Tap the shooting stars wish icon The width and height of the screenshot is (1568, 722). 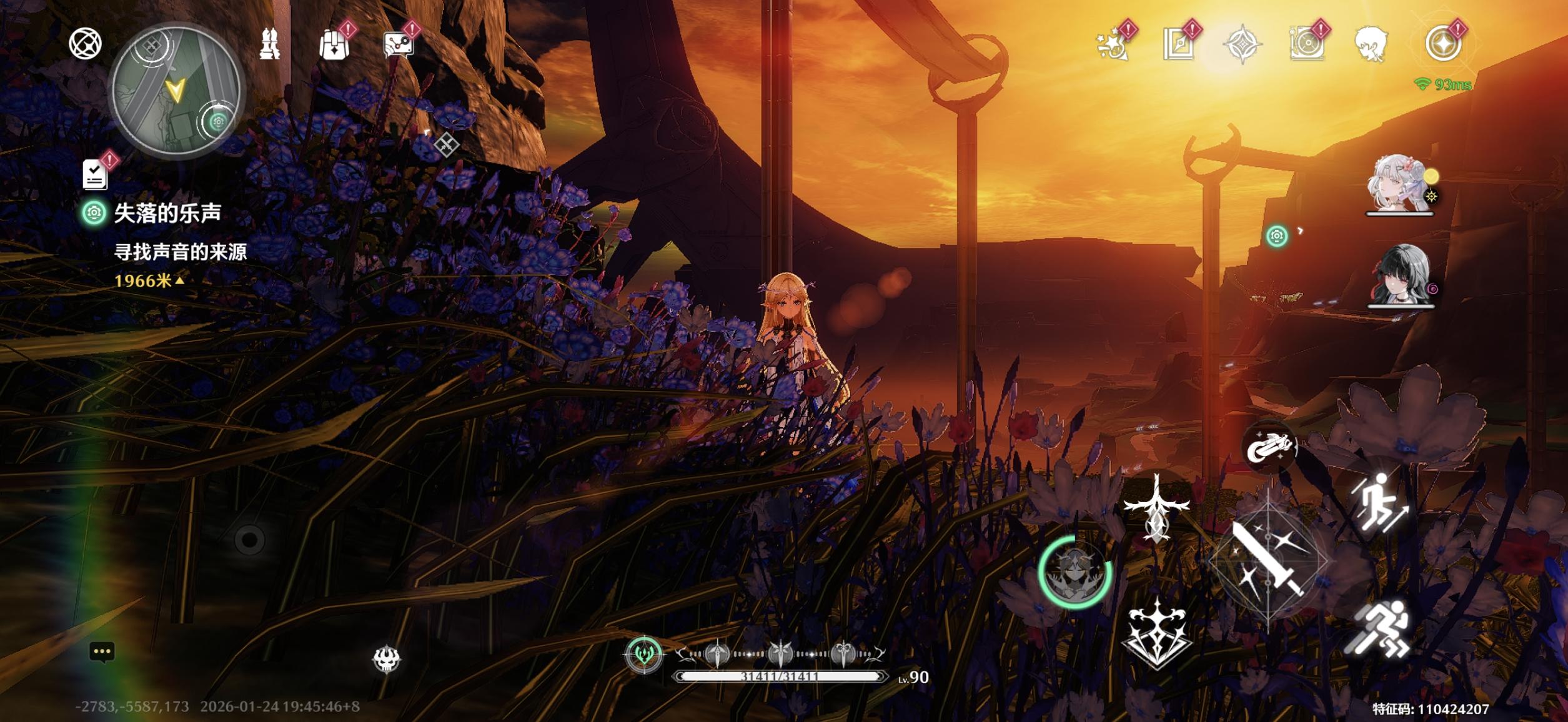click(1113, 44)
